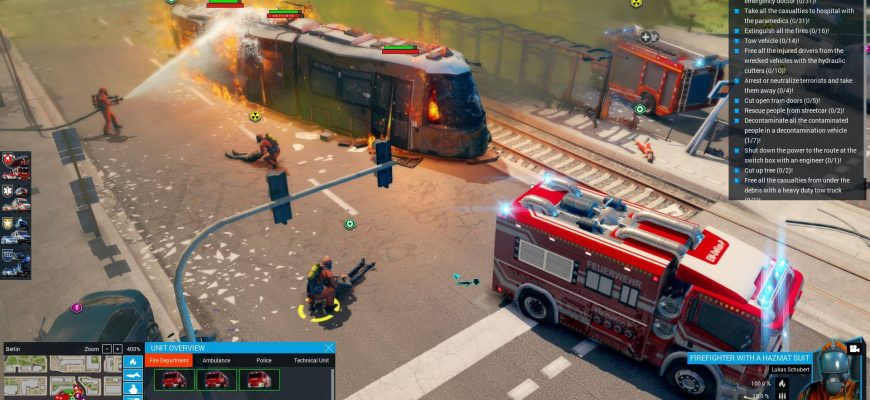The width and height of the screenshot is (870, 400).
Task: Toggle the fire filter beside the minimap
Action: click(133, 361)
